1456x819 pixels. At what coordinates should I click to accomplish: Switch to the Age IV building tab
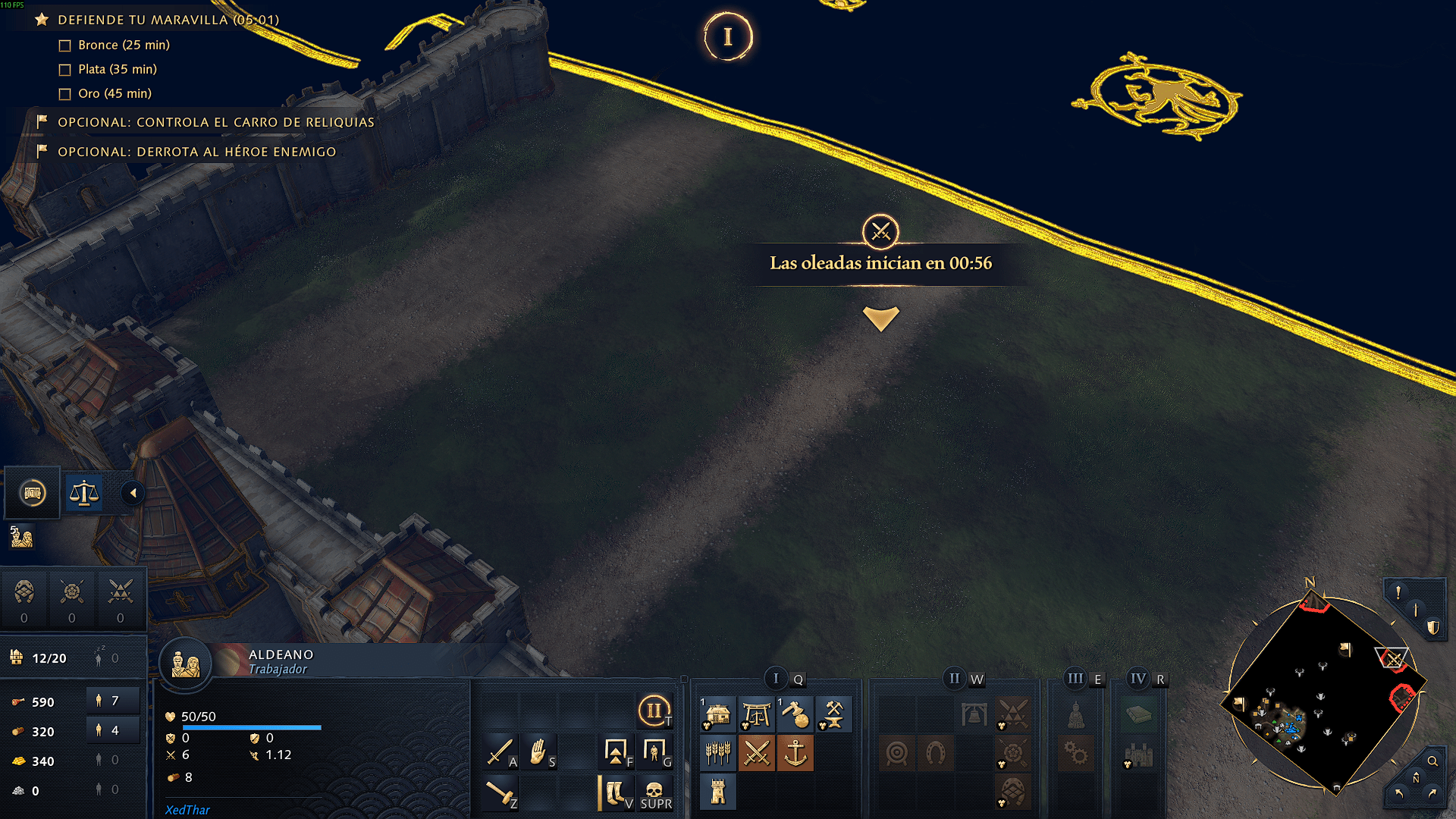[x=1138, y=679]
